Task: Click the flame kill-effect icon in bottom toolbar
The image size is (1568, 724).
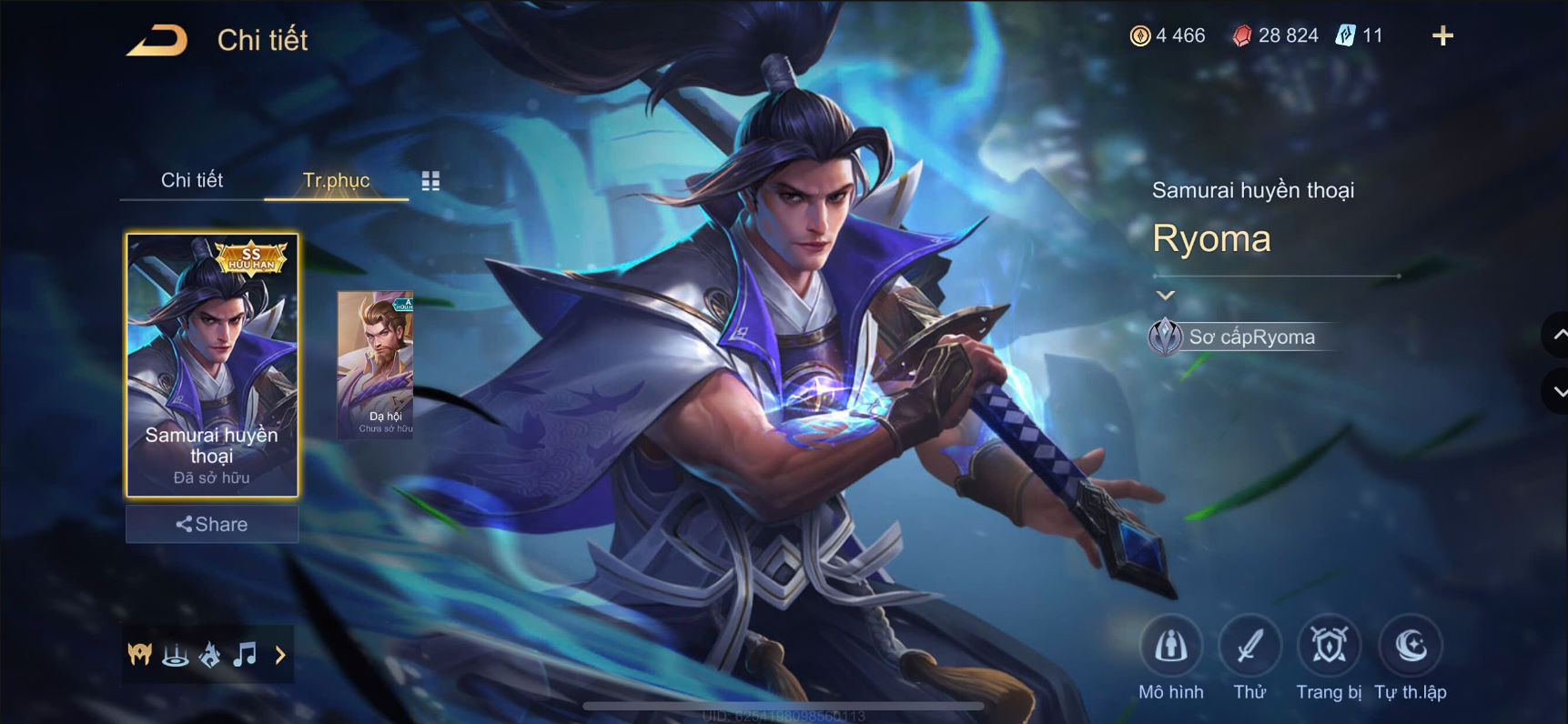Action: point(209,653)
